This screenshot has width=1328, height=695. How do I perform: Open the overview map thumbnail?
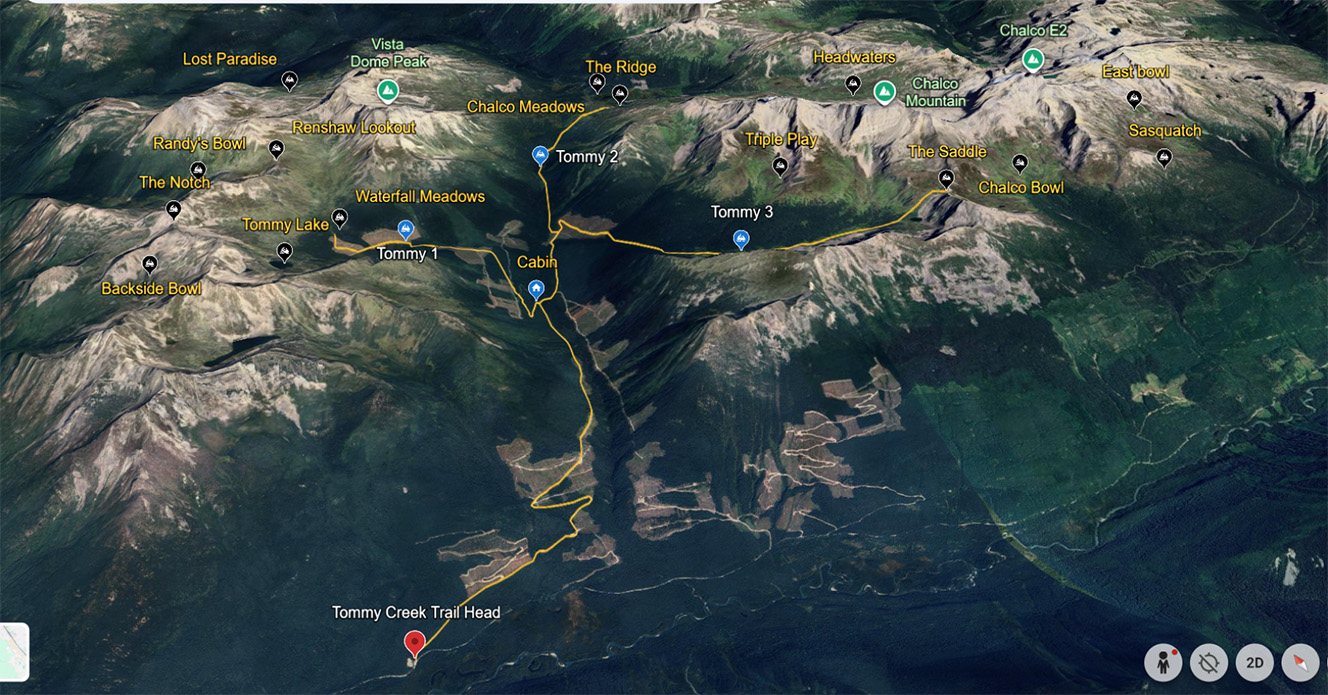coord(13,652)
